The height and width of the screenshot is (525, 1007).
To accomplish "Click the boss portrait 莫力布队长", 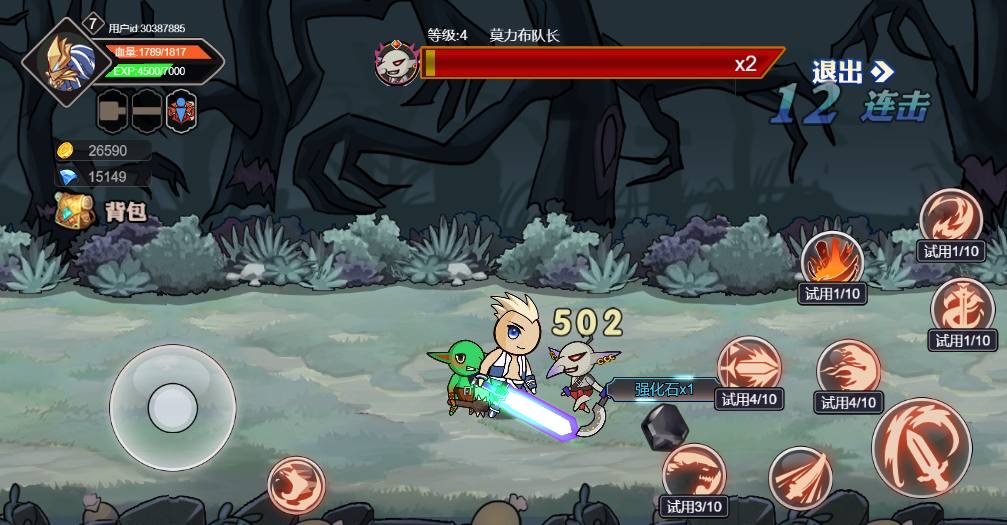I will [x=396, y=63].
